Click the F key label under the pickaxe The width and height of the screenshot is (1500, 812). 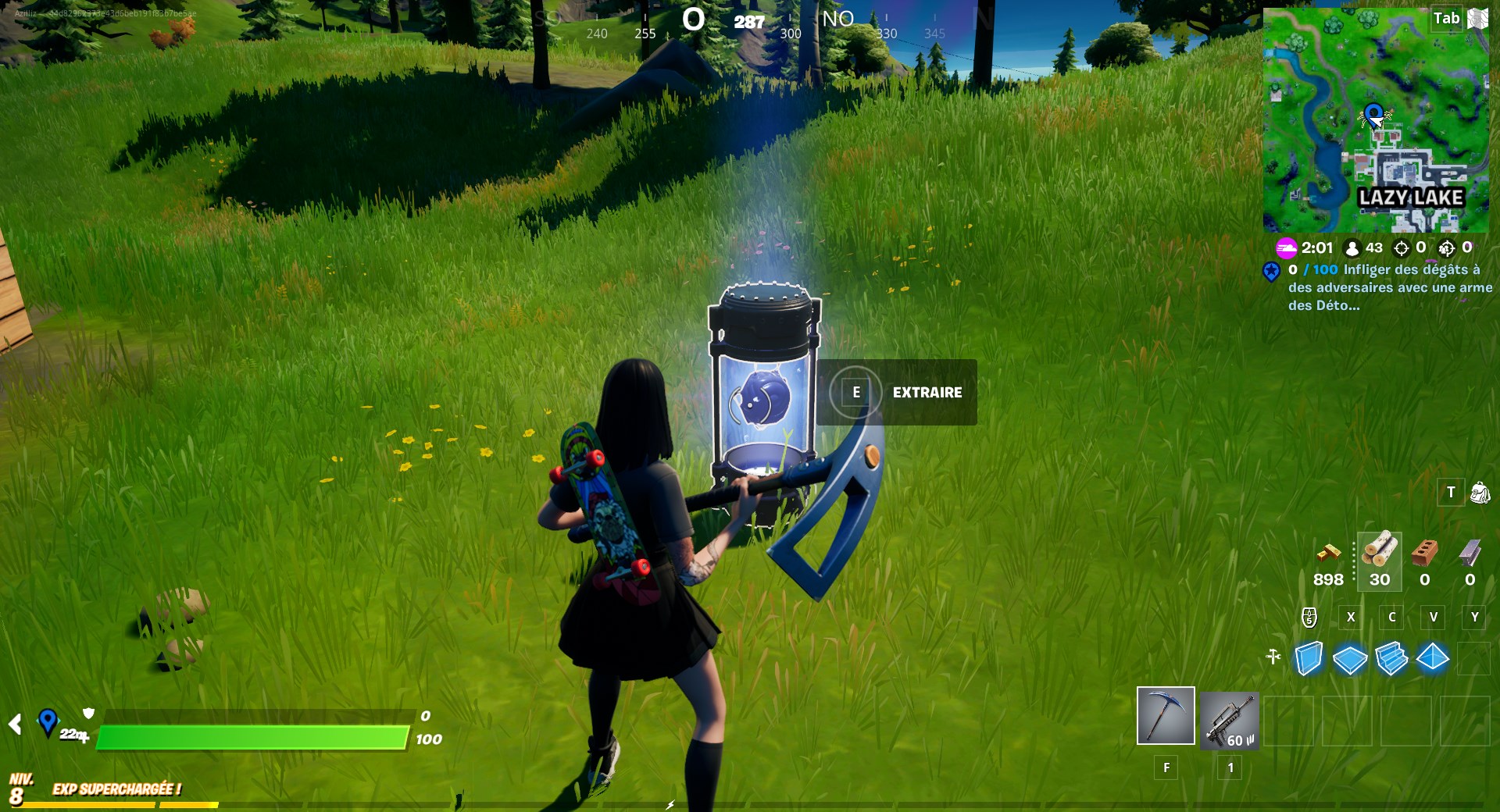coord(1165,768)
